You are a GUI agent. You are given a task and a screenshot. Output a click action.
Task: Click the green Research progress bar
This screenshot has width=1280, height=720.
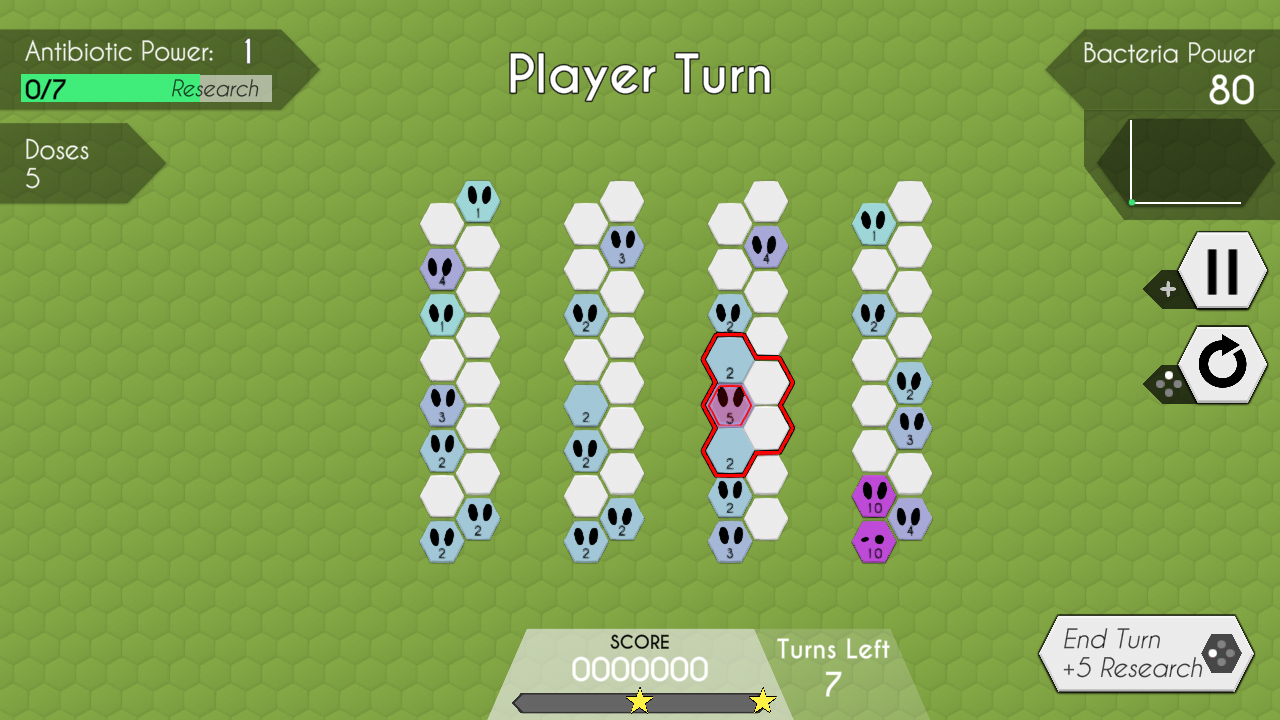pos(110,90)
